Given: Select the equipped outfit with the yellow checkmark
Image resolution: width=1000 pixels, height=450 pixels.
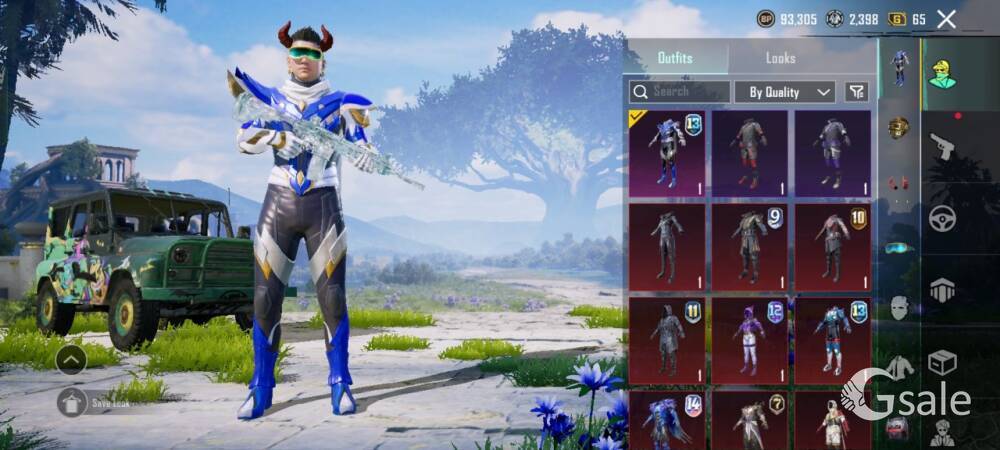Looking at the screenshot, I should [667, 153].
